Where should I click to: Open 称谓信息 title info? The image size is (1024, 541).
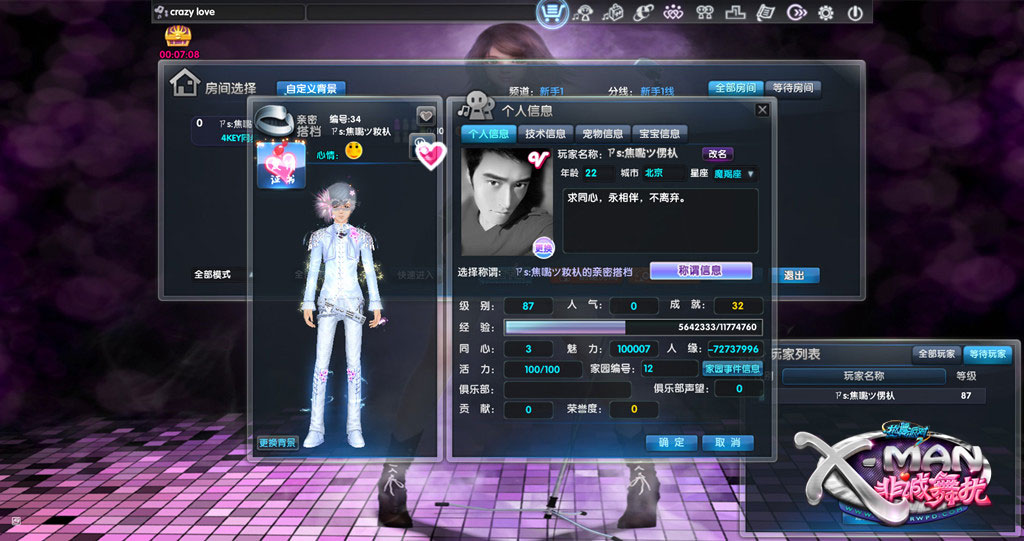[700, 270]
